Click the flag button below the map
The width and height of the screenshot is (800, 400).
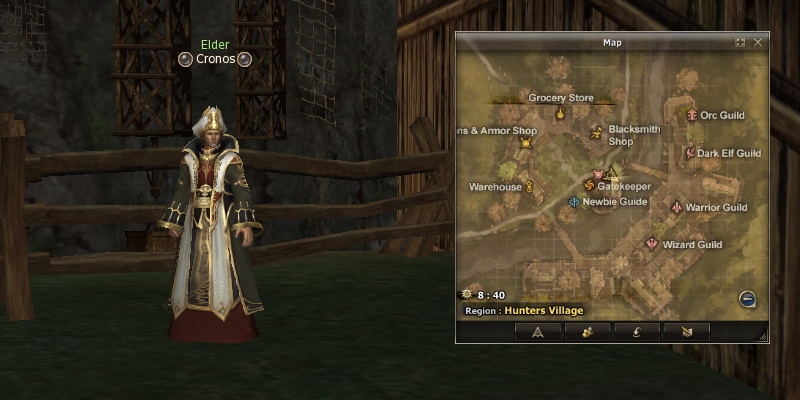[686, 332]
